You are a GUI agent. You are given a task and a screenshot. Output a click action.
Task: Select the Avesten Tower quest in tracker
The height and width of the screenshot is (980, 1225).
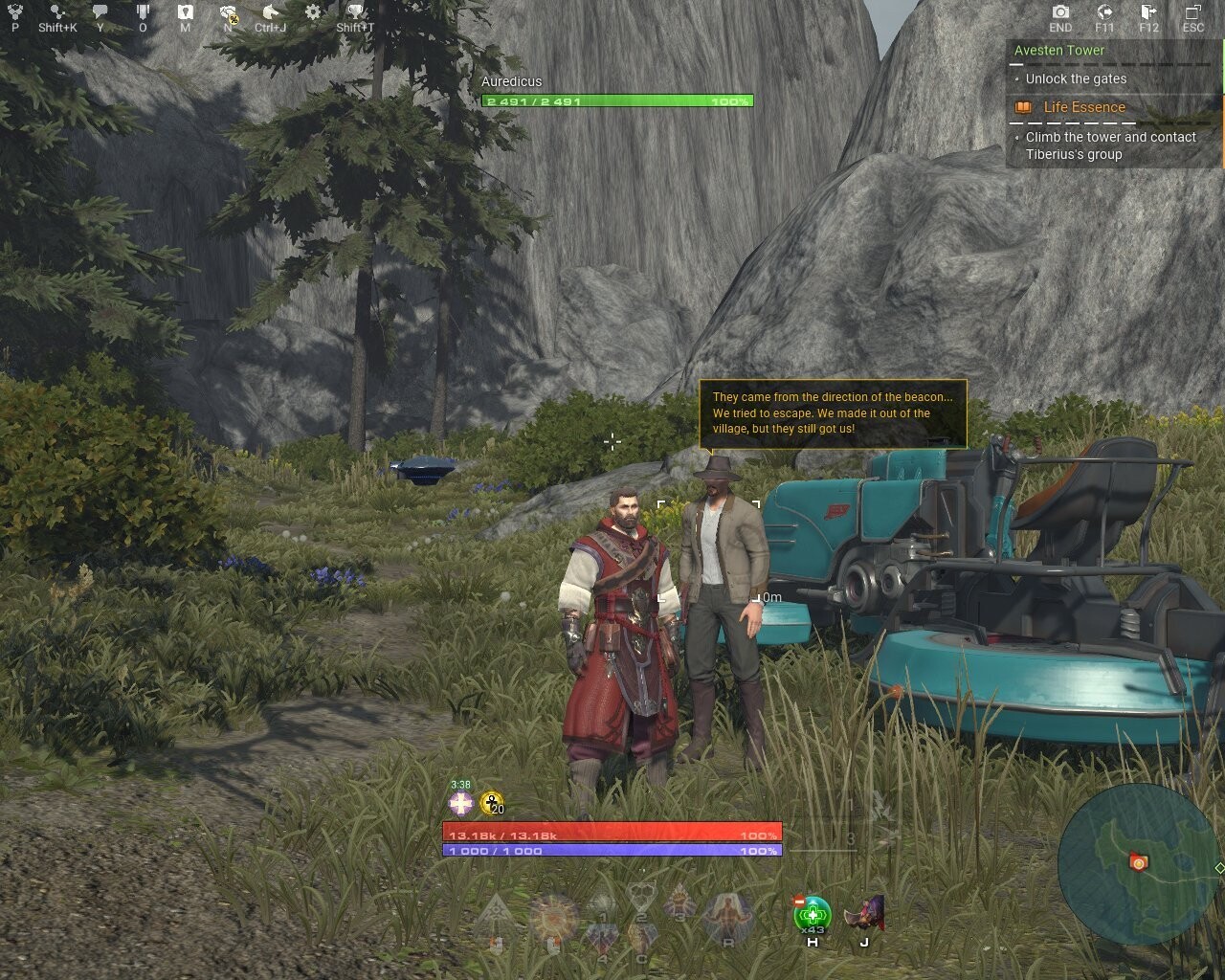pyautogui.click(x=1059, y=51)
